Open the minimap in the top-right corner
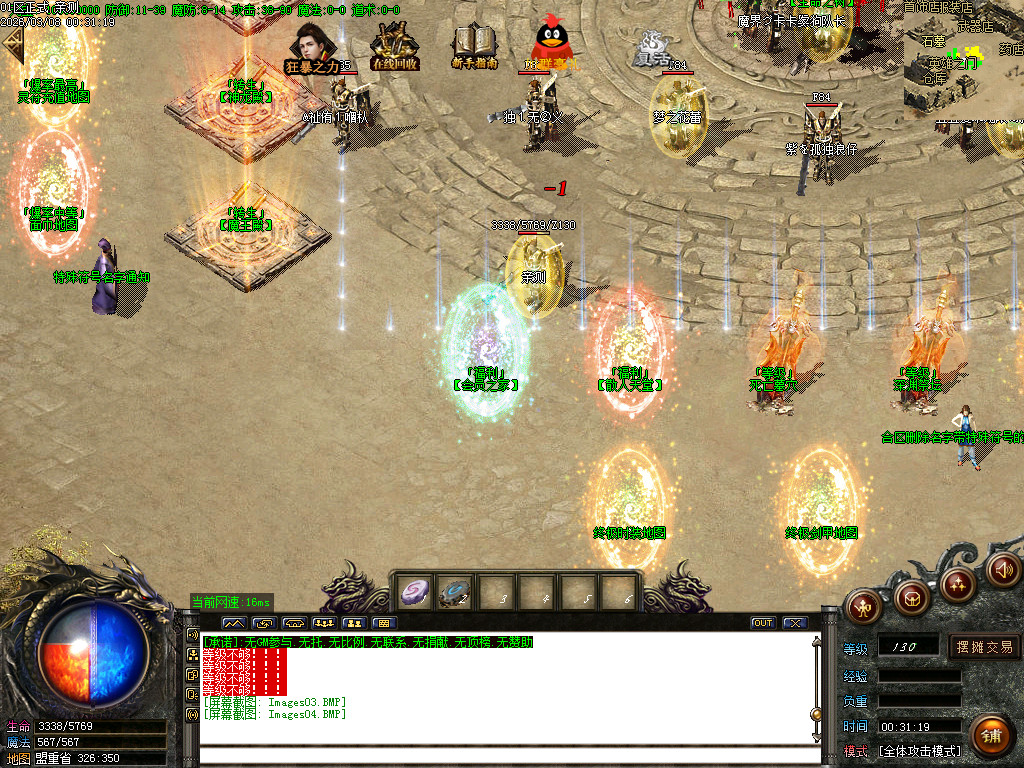Viewport: 1024px width, 768px height. click(x=963, y=60)
